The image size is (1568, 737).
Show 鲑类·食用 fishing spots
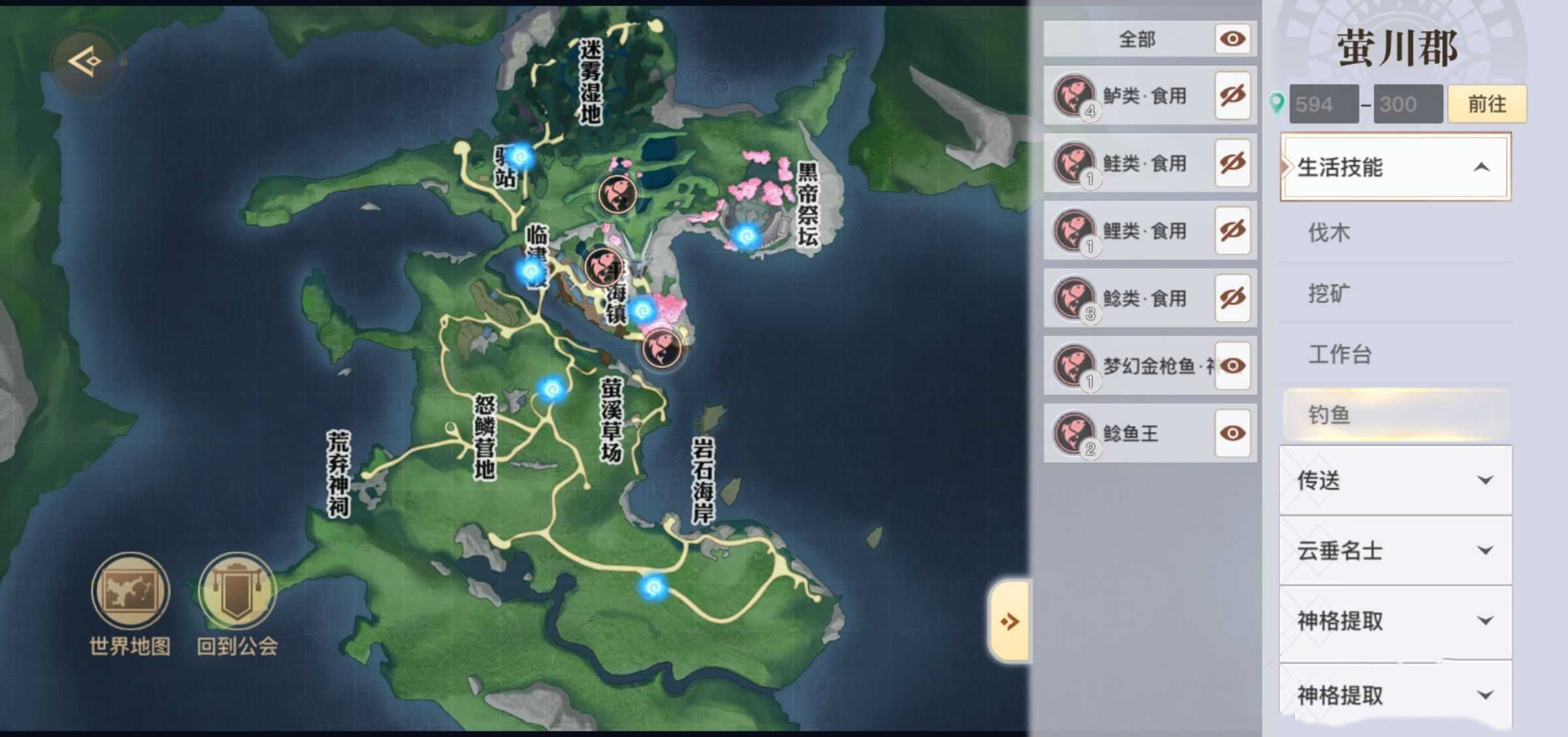(1232, 163)
